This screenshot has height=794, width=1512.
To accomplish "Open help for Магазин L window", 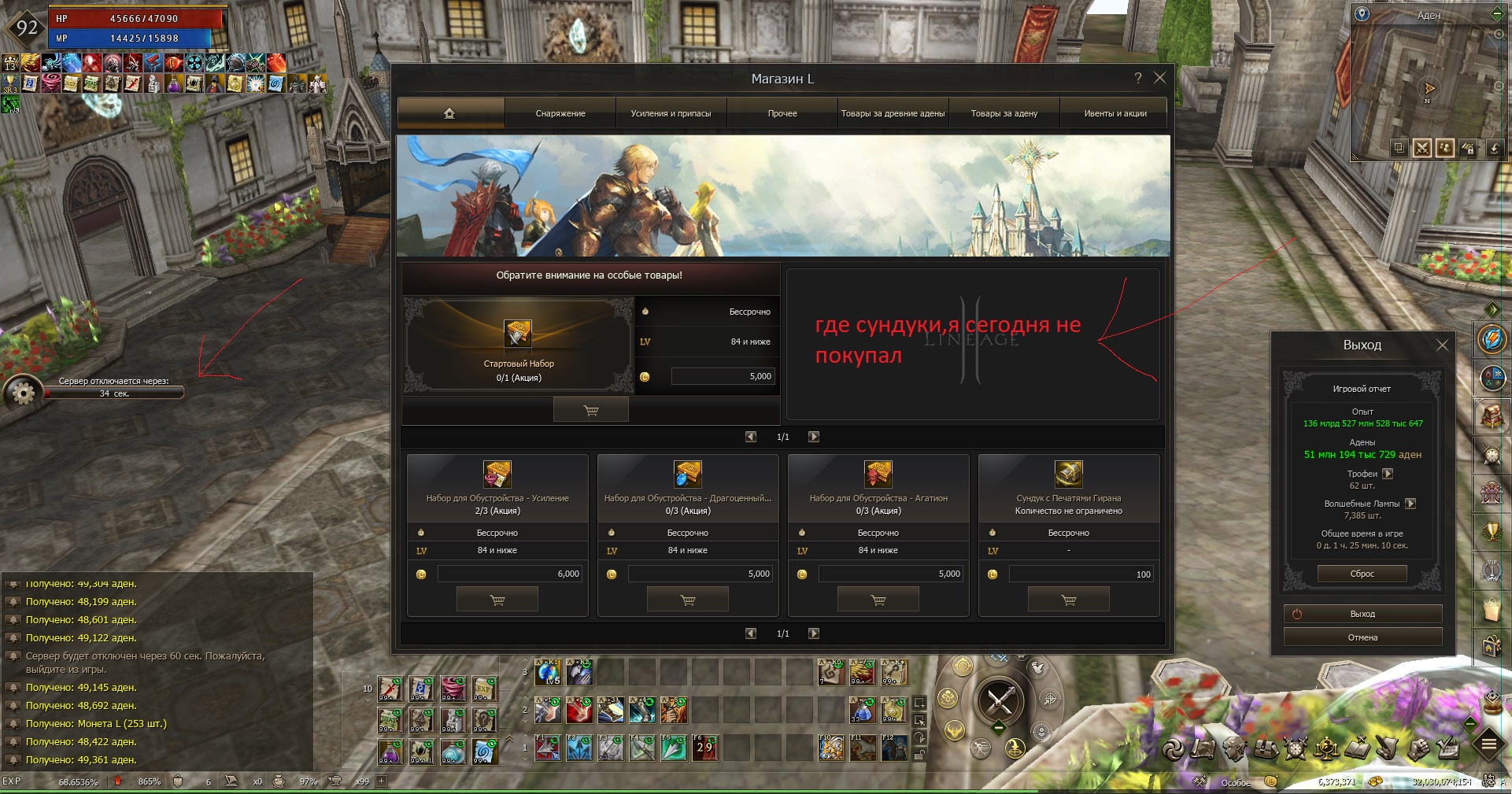I will pos(1137,78).
